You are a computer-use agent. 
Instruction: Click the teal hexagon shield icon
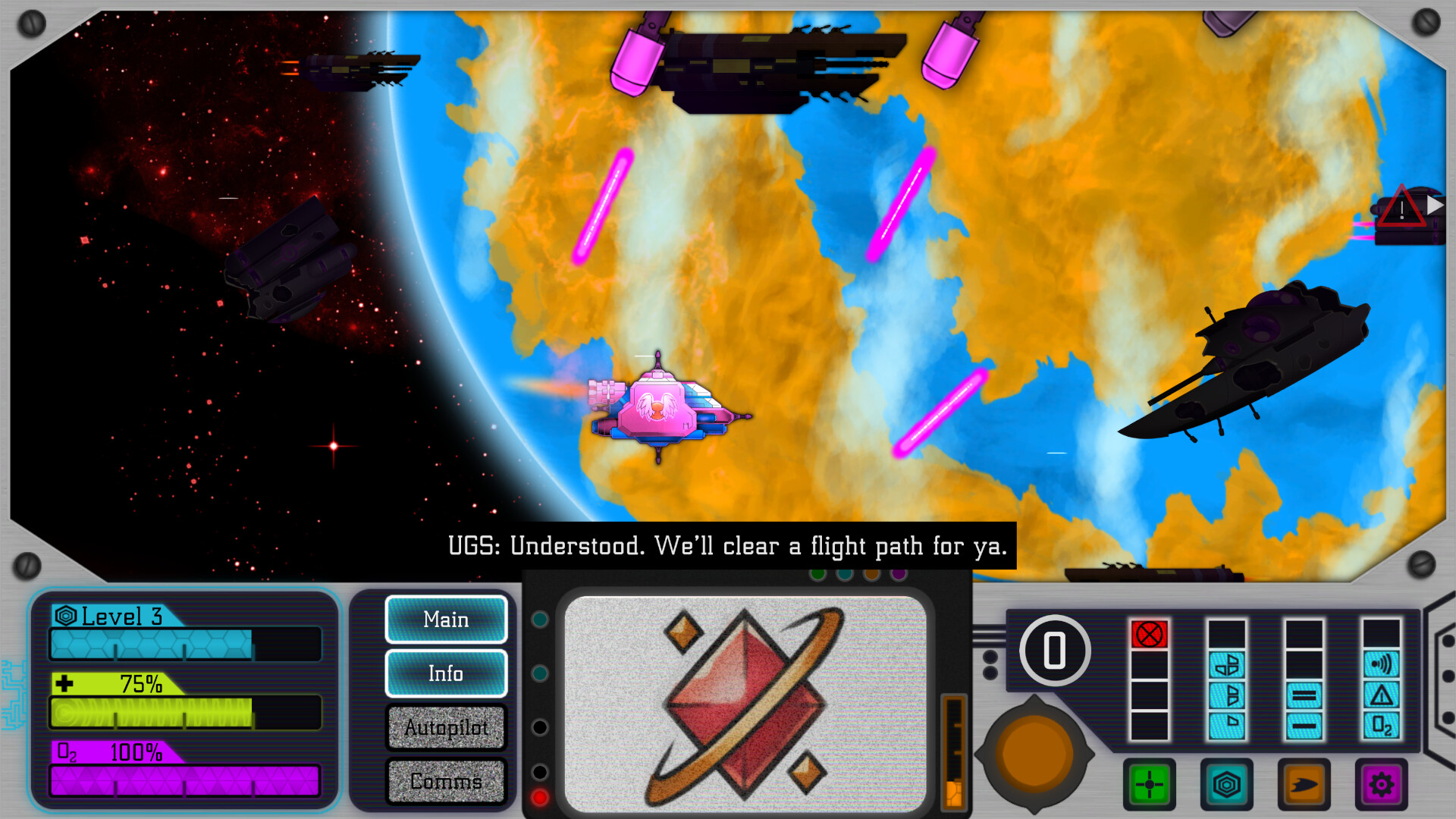tap(1226, 783)
